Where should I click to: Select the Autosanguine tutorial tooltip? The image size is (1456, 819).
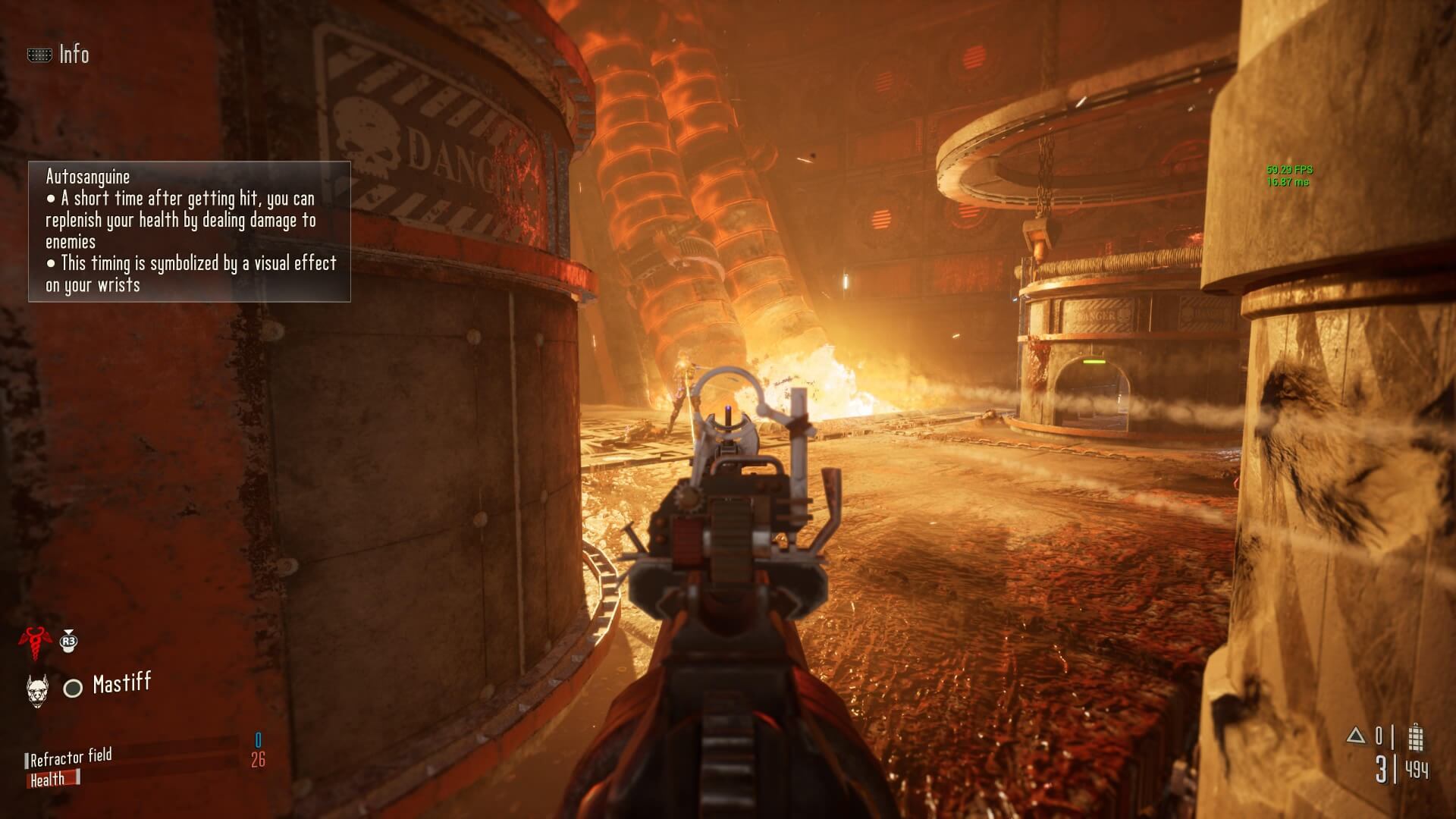(190, 231)
